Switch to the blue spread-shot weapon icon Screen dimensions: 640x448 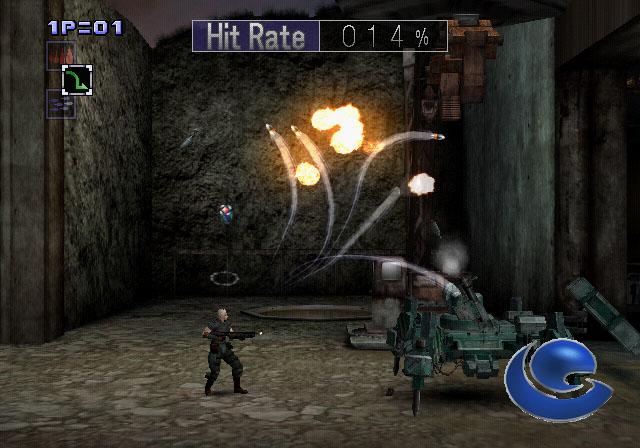61,104
